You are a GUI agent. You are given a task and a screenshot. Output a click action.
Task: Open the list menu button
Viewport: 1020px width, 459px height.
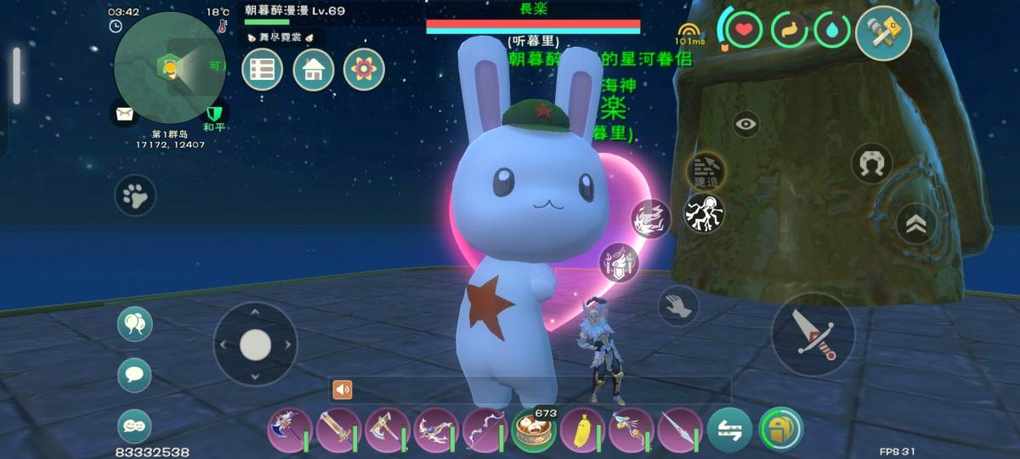263,70
